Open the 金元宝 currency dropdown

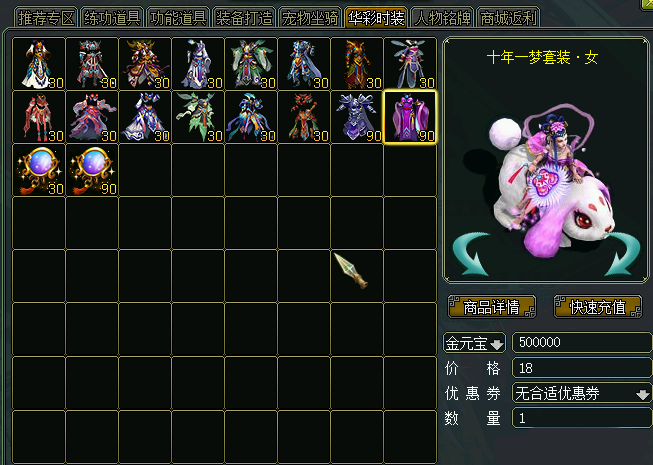[475, 343]
